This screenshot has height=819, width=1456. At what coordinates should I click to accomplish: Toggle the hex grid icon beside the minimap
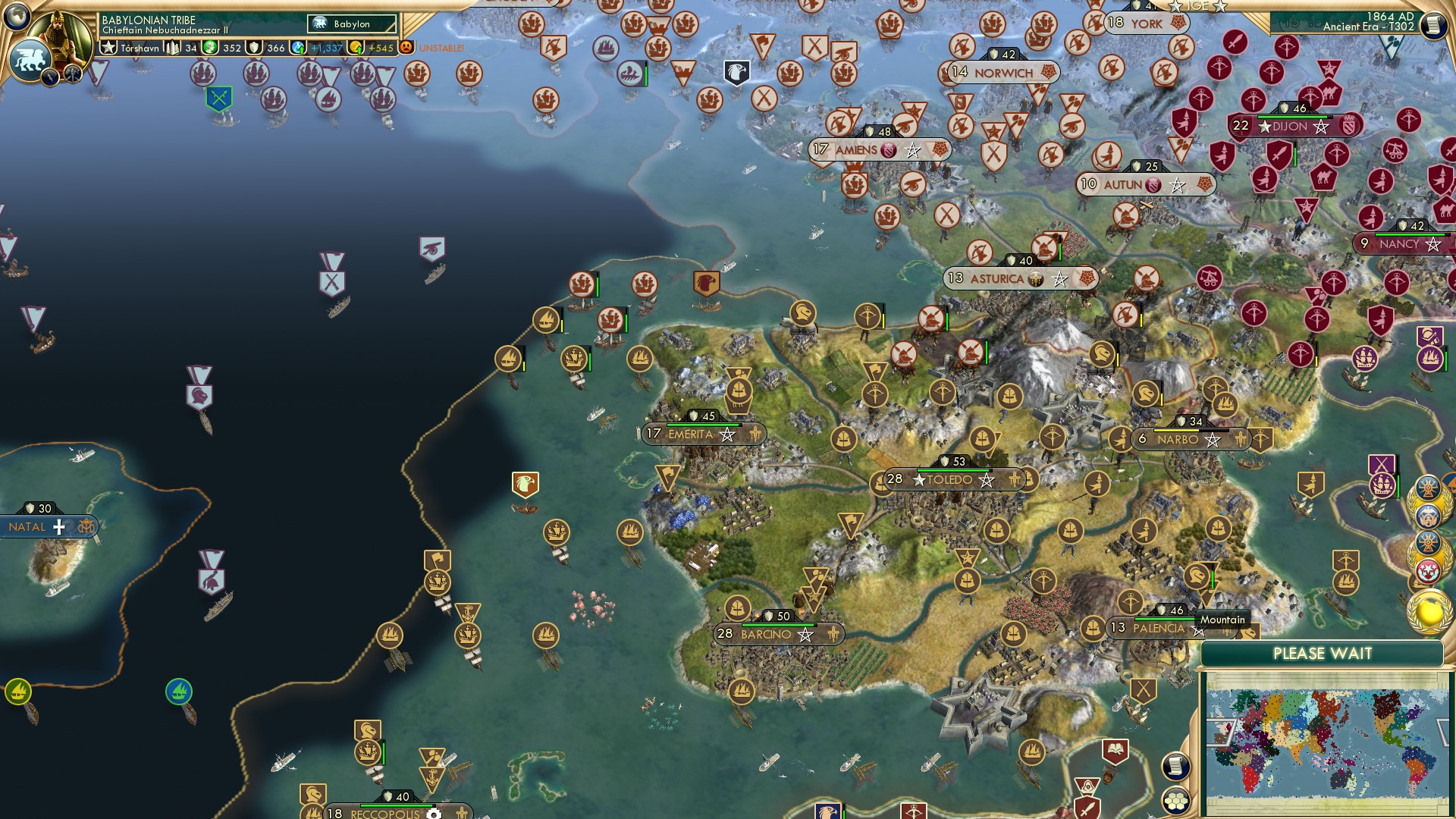[x=1175, y=802]
